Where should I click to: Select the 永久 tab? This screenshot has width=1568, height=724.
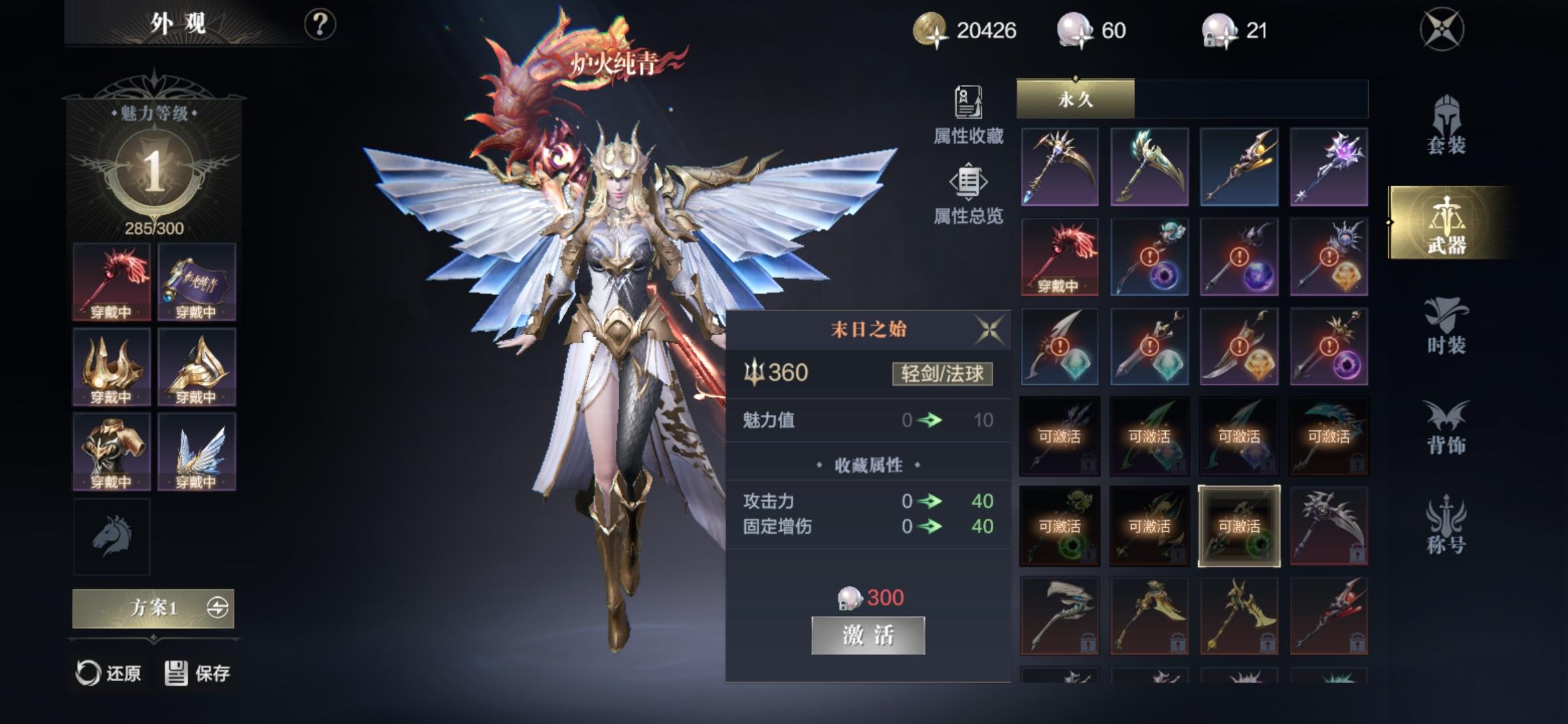coord(1075,99)
